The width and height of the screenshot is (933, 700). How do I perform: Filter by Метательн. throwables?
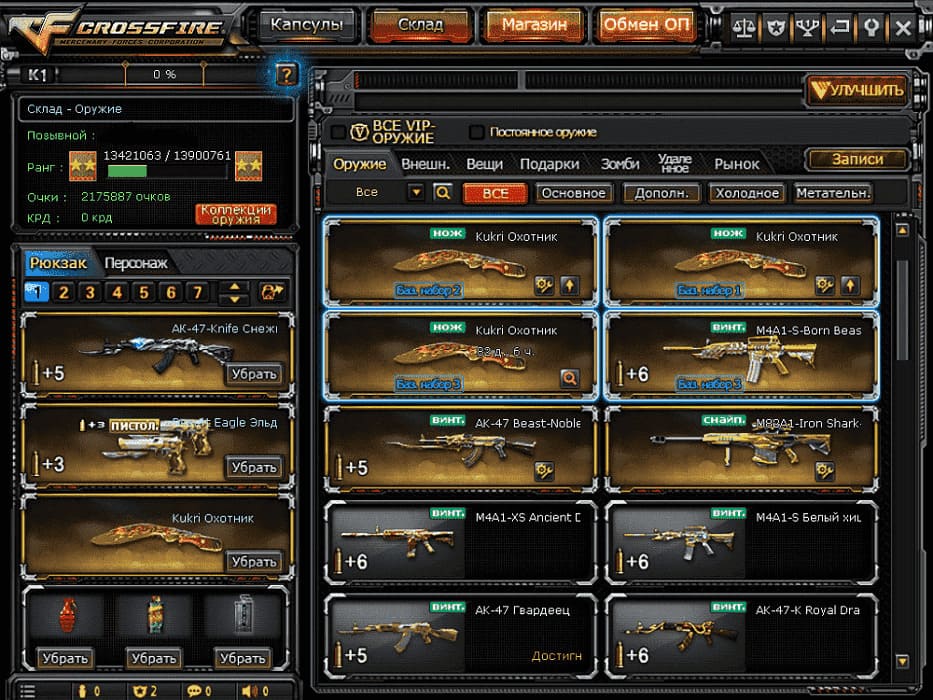(x=832, y=193)
